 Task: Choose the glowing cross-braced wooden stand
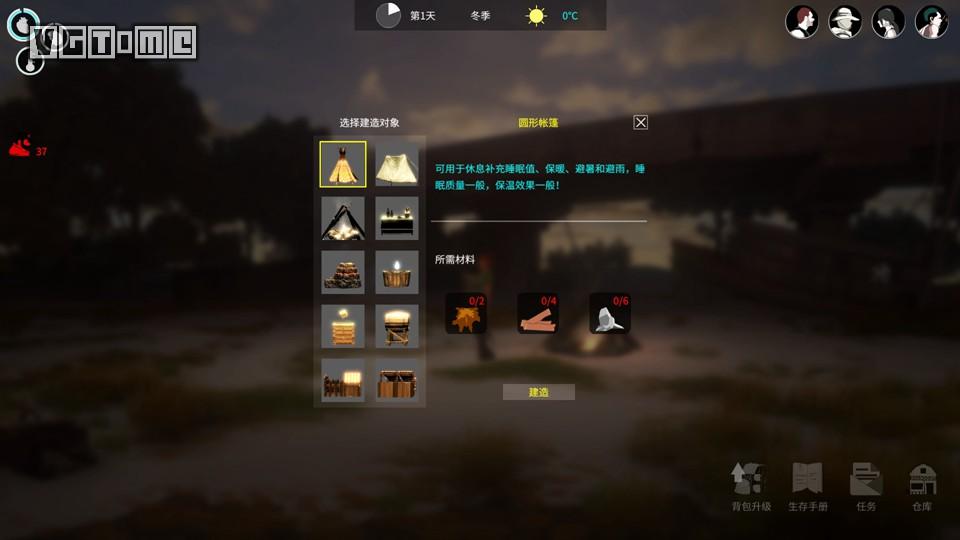click(x=397, y=326)
